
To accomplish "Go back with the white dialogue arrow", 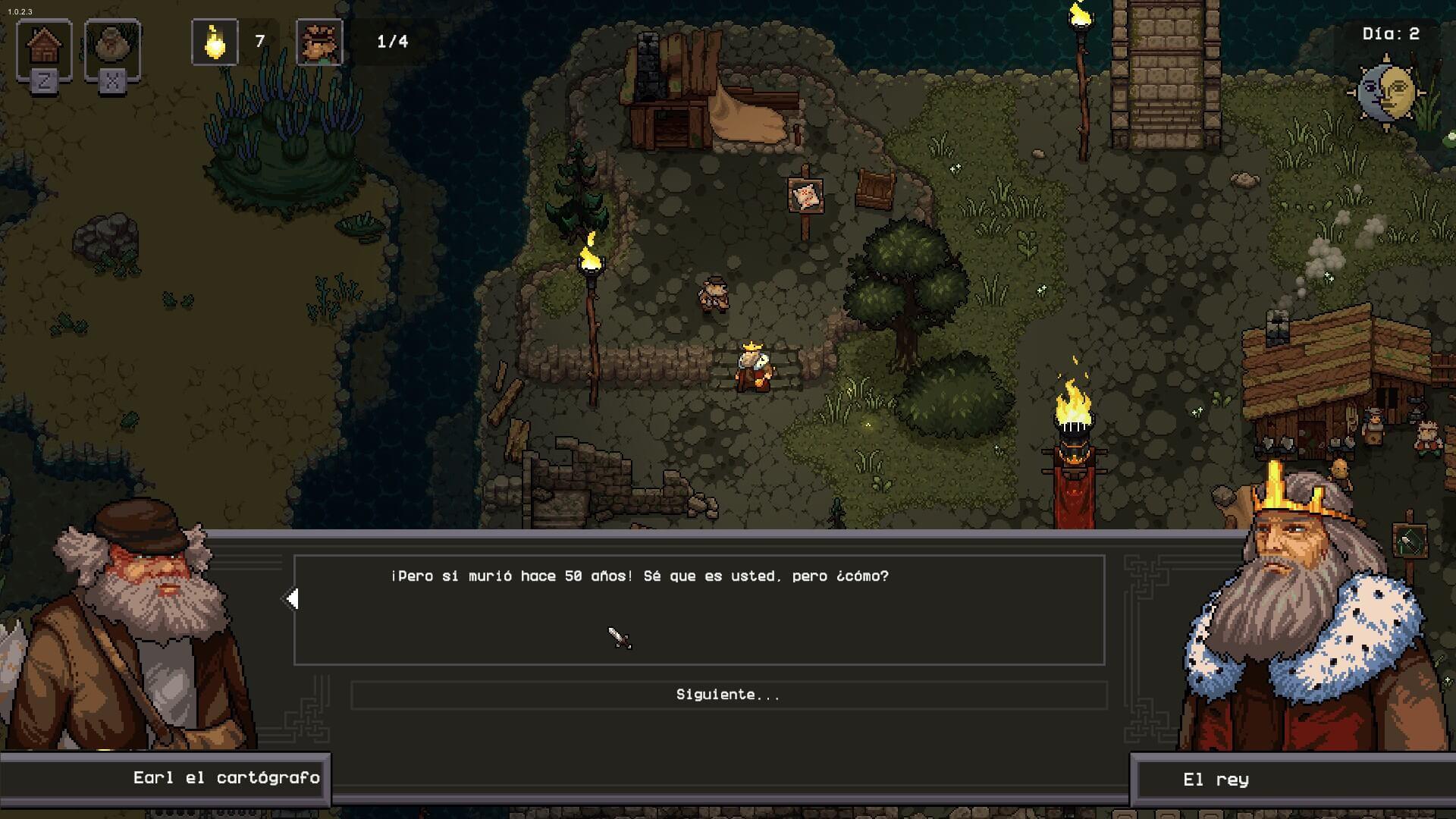I will tap(292, 599).
